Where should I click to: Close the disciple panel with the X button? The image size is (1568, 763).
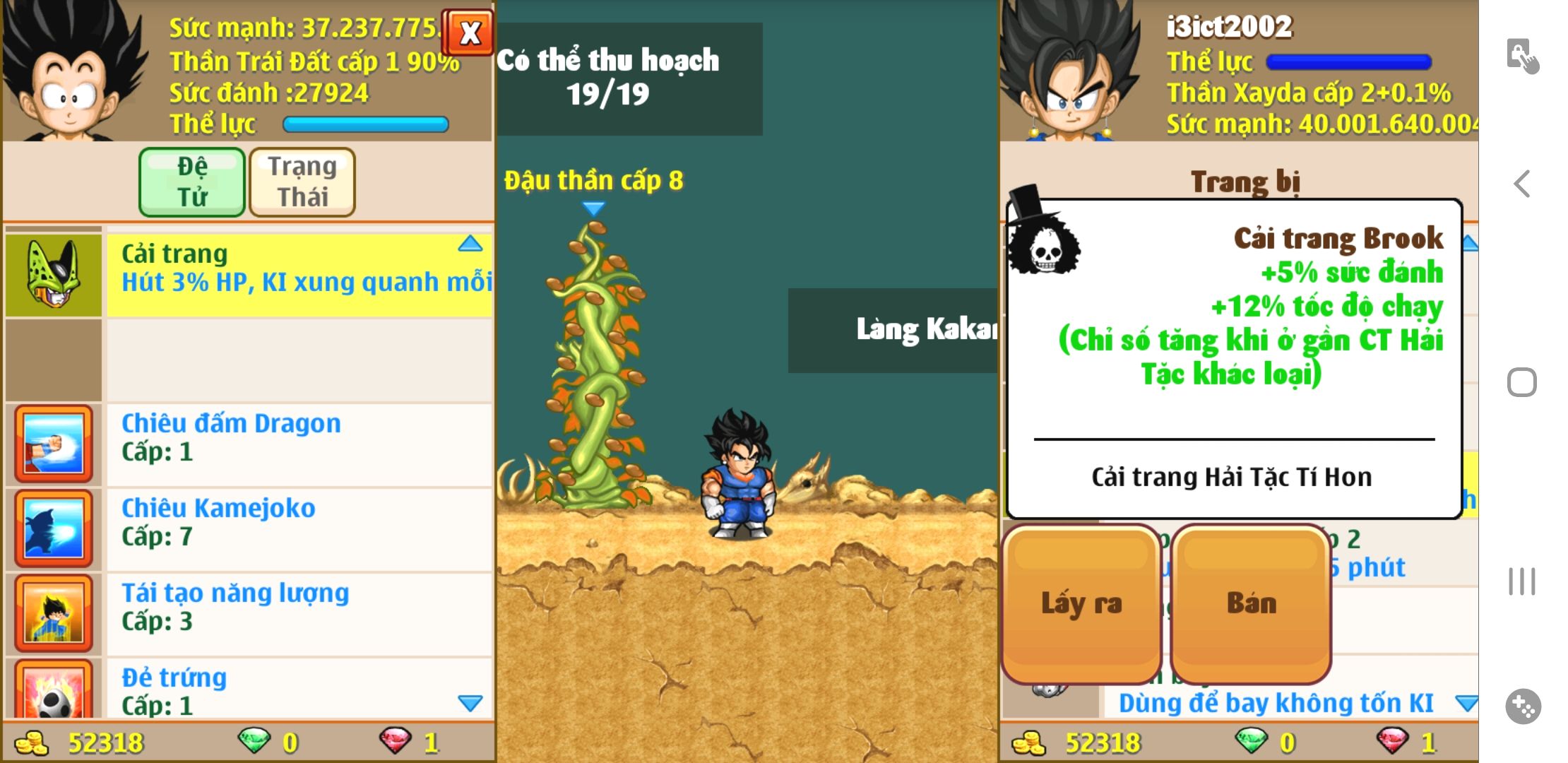(469, 32)
